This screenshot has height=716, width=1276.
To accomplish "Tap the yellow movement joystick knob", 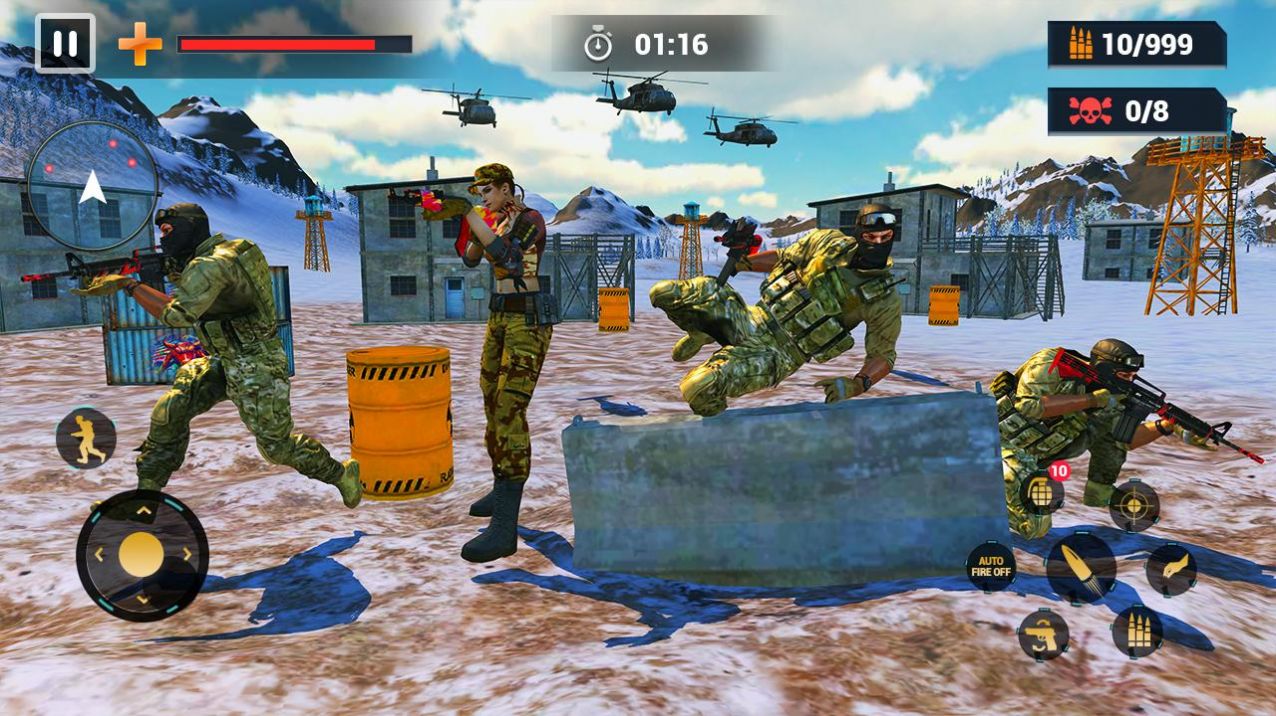I will [x=141, y=554].
